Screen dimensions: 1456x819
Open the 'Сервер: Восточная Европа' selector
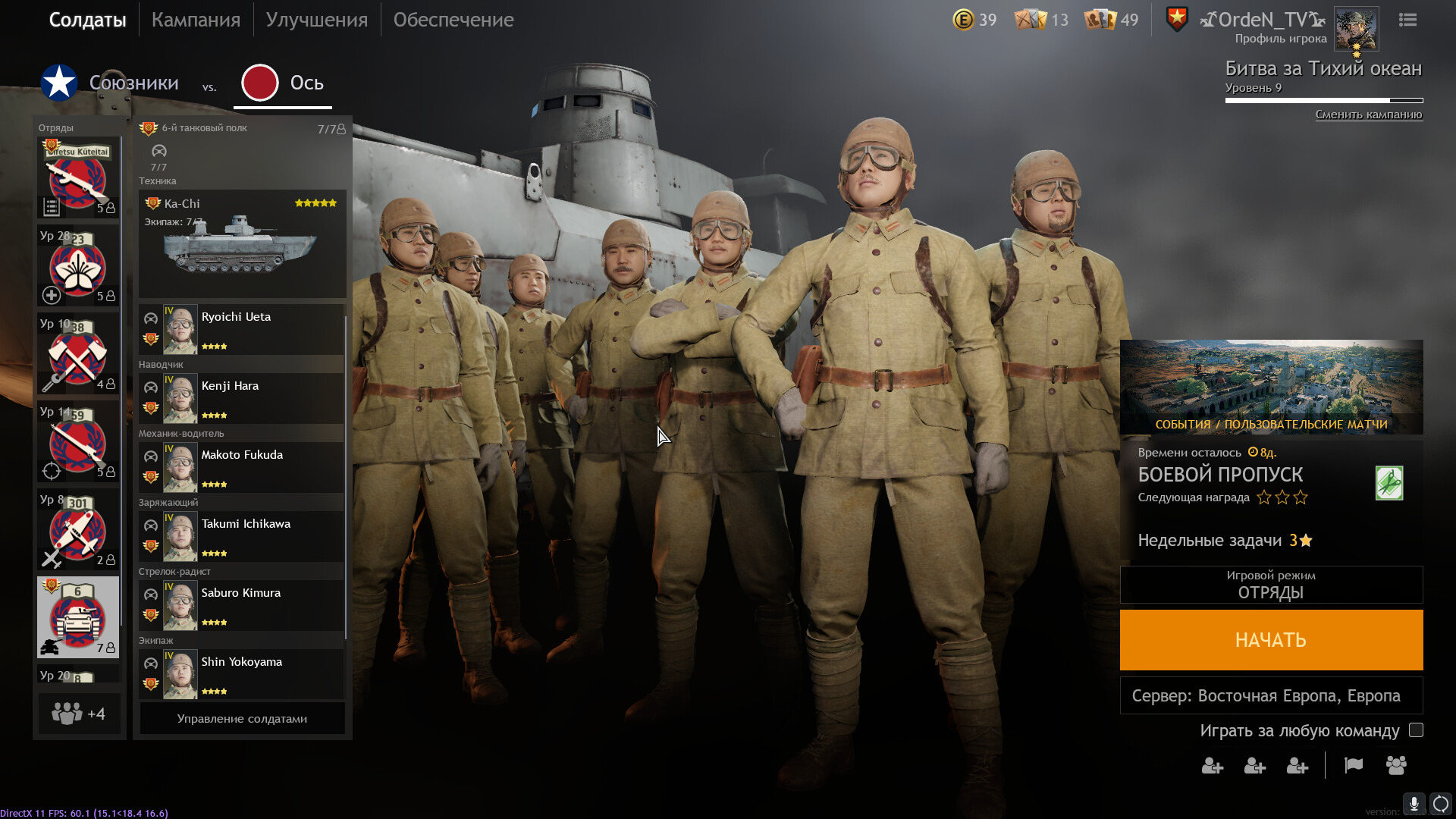pyautogui.click(x=1271, y=695)
